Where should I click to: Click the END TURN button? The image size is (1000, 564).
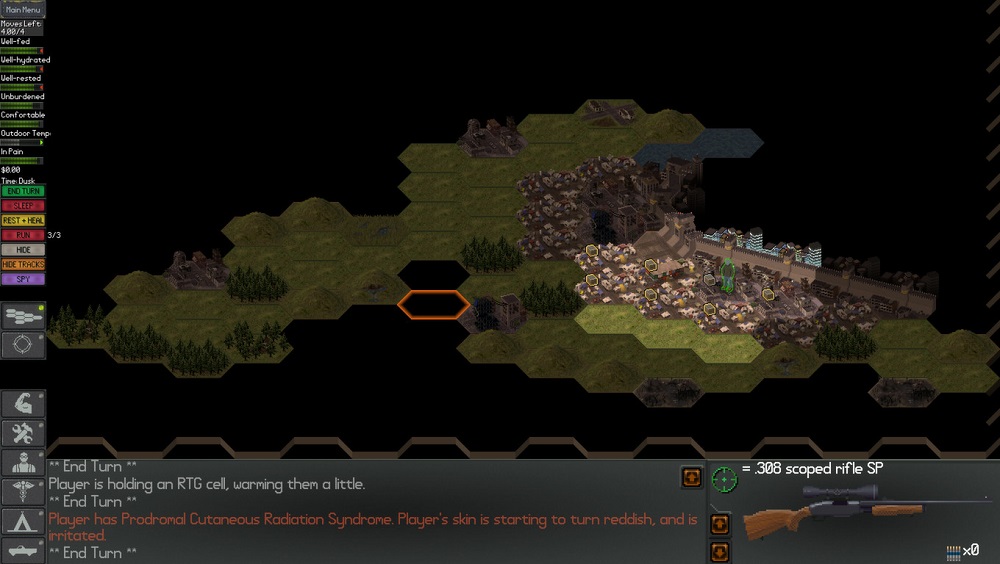[22, 191]
